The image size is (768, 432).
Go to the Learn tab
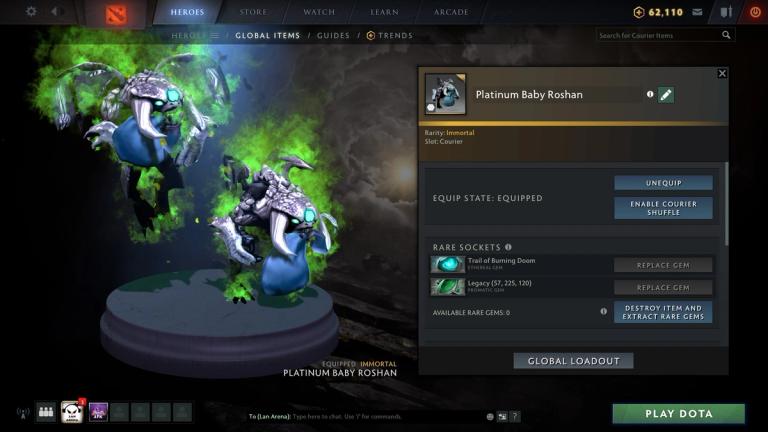click(x=385, y=12)
